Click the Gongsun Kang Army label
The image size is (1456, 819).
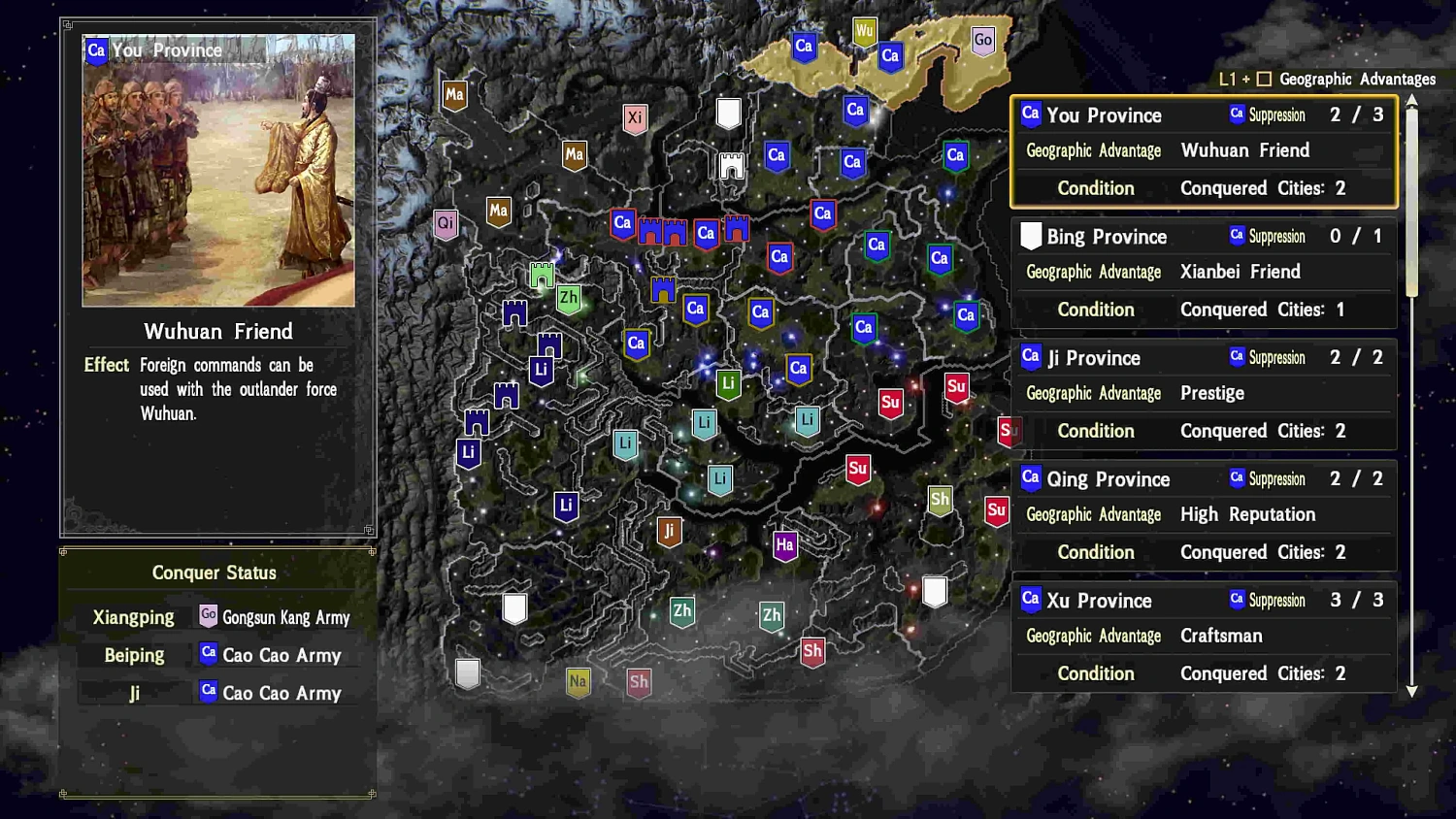[287, 617]
